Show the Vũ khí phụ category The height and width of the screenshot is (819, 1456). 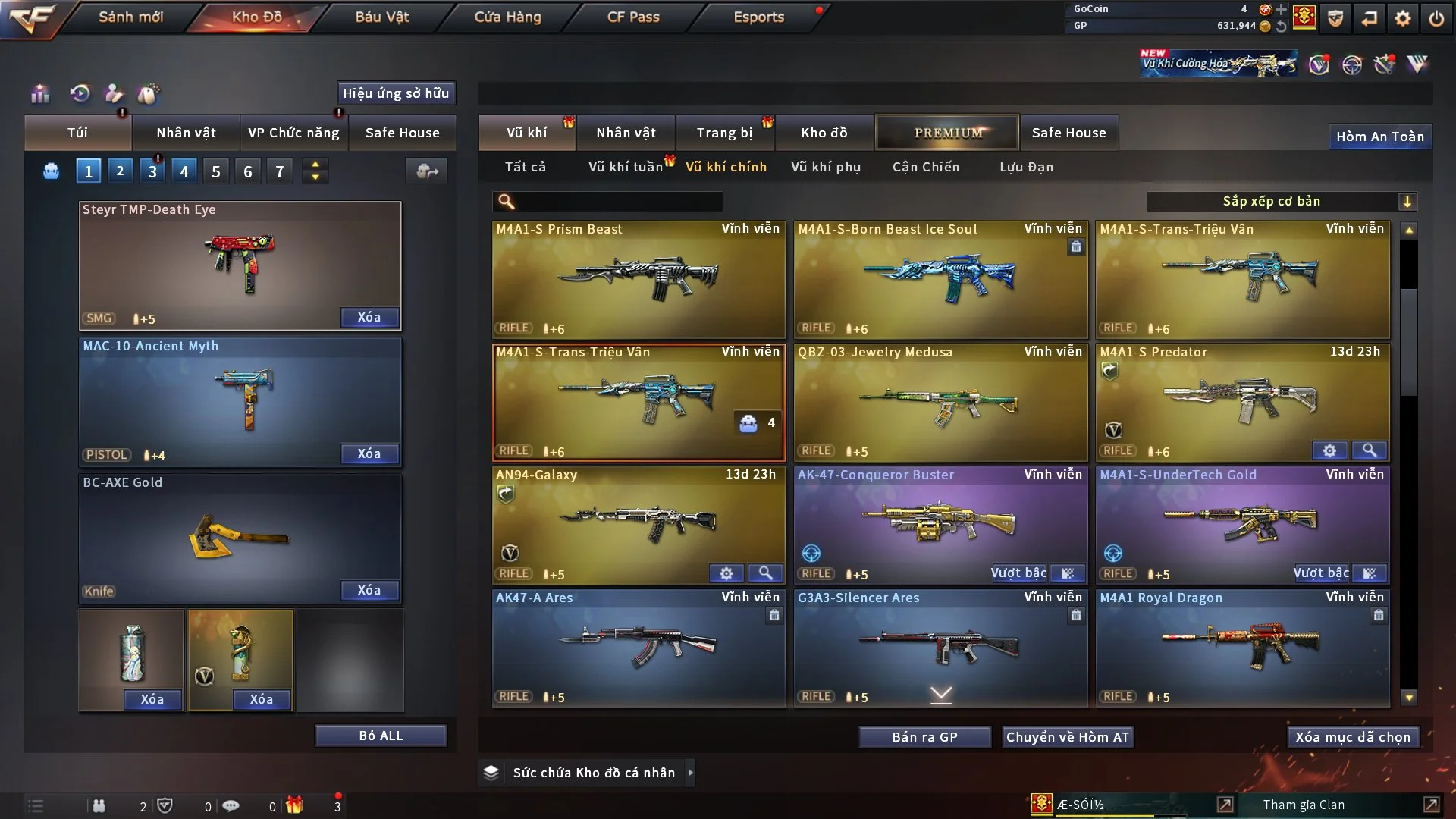825,167
